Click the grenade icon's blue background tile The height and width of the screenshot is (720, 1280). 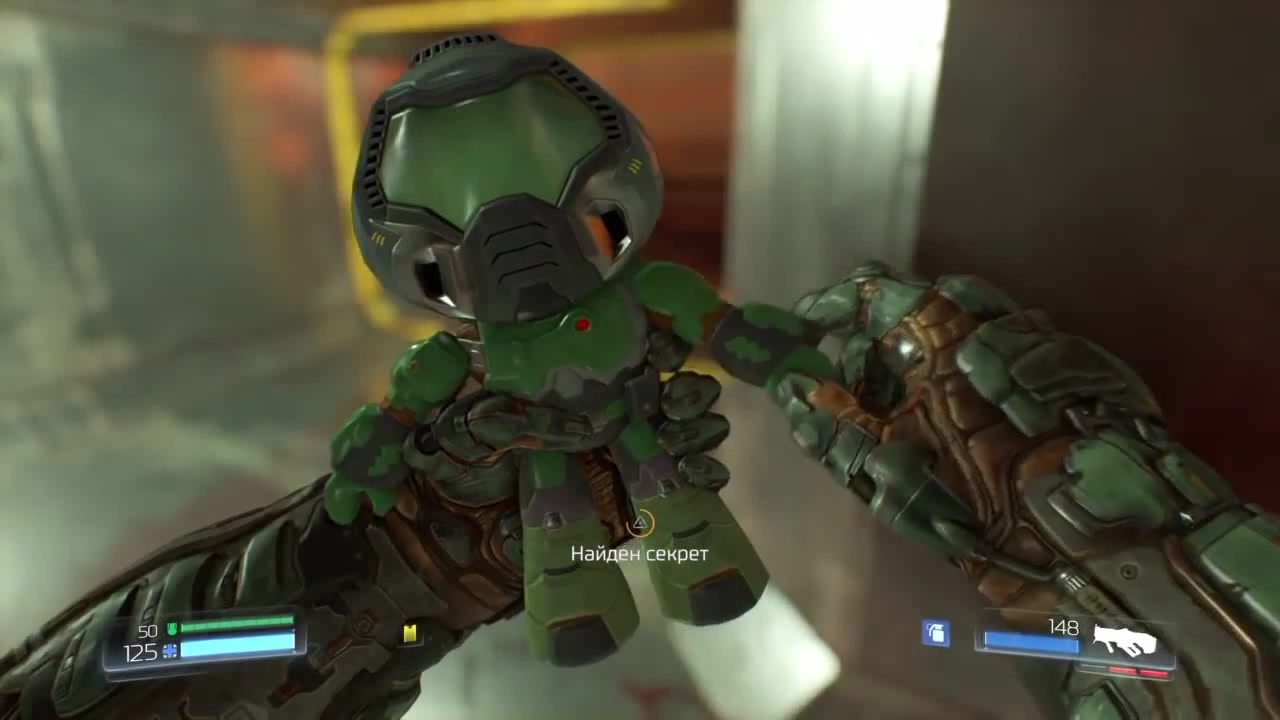(x=934, y=630)
